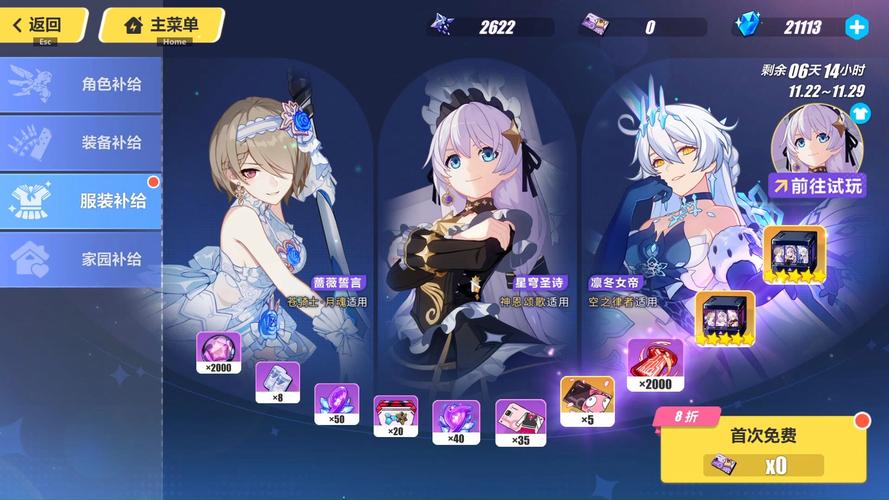Image resolution: width=889 pixels, height=500 pixels.
Task: Select the 服装补给 tab
Action: pos(82,200)
